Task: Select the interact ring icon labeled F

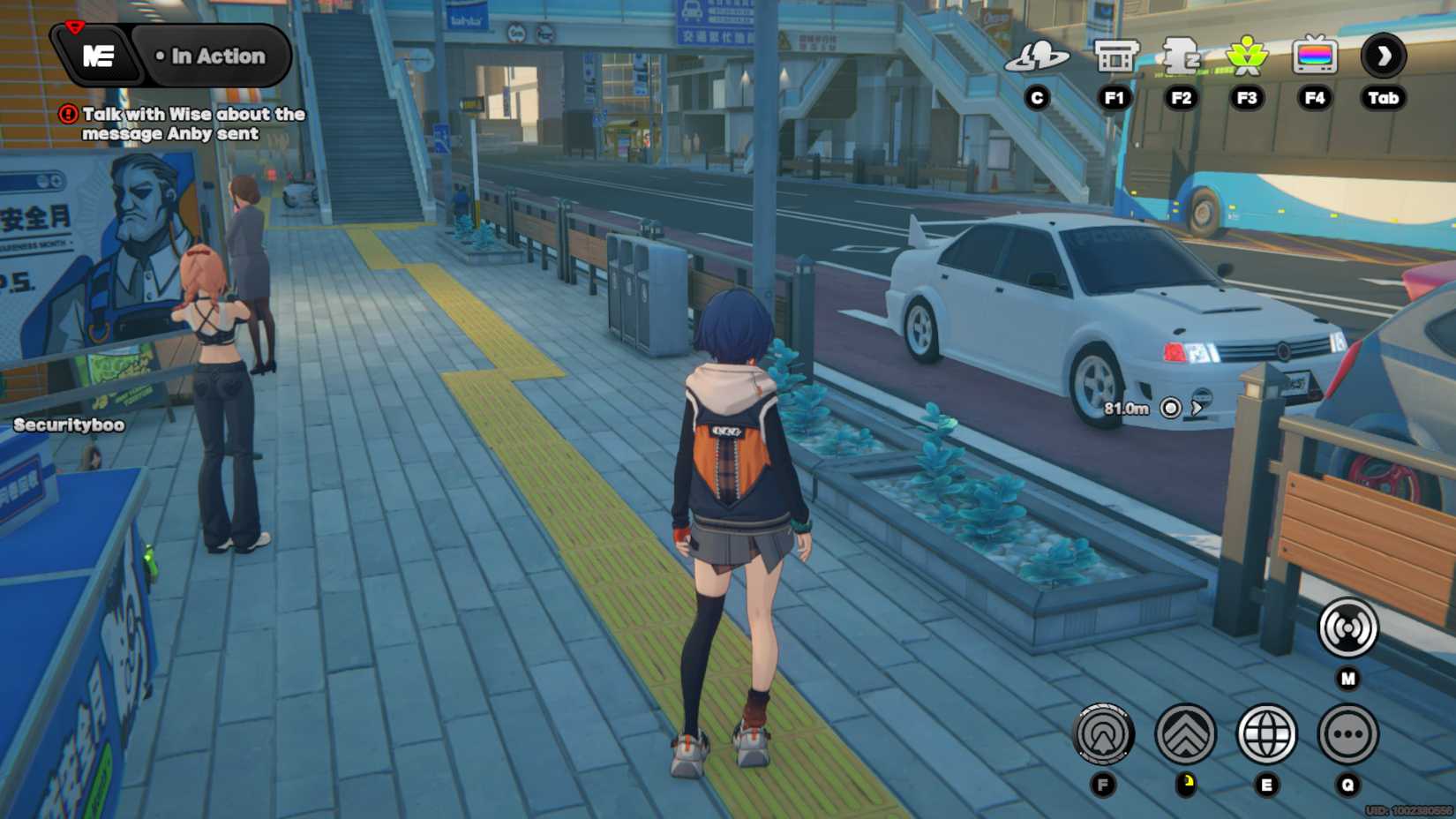Action: [1103, 734]
